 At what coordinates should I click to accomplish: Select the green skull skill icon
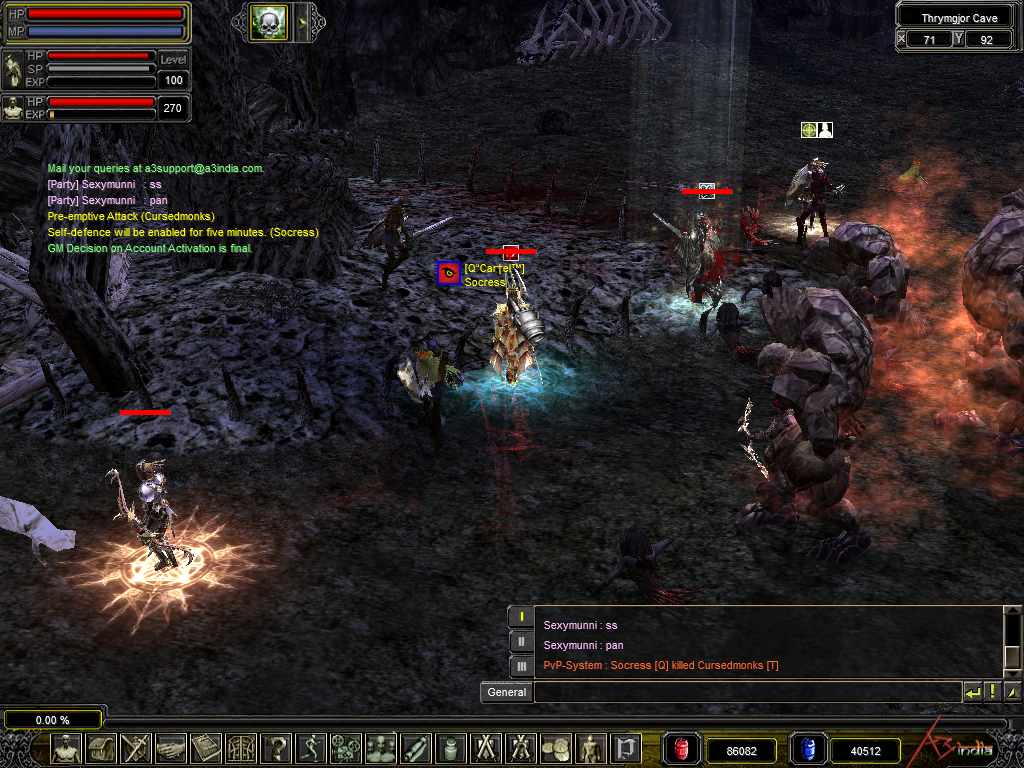click(x=269, y=21)
